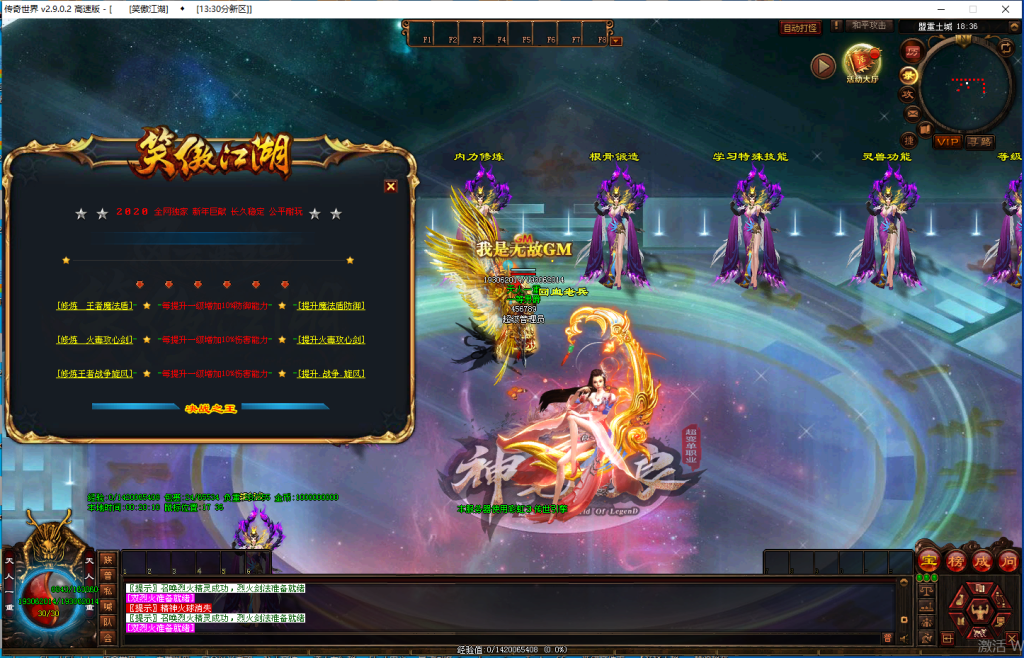The image size is (1024, 658).
Task: Open the 历 calendar icon beside the minimap
Action: click(911, 50)
